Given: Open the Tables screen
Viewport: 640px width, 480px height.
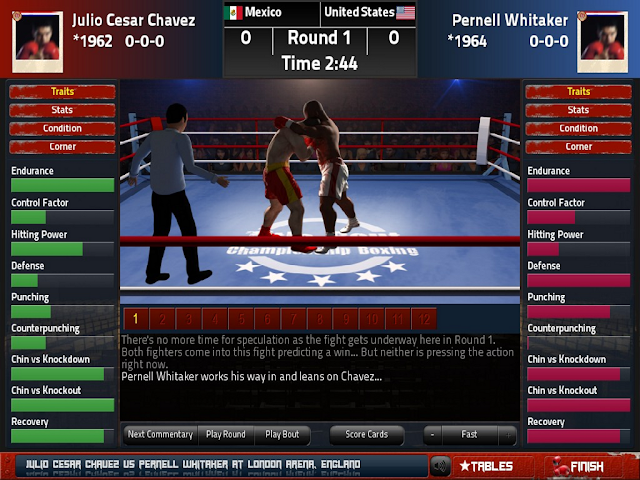Looking at the screenshot, I should pyautogui.click(x=485, y=466).
